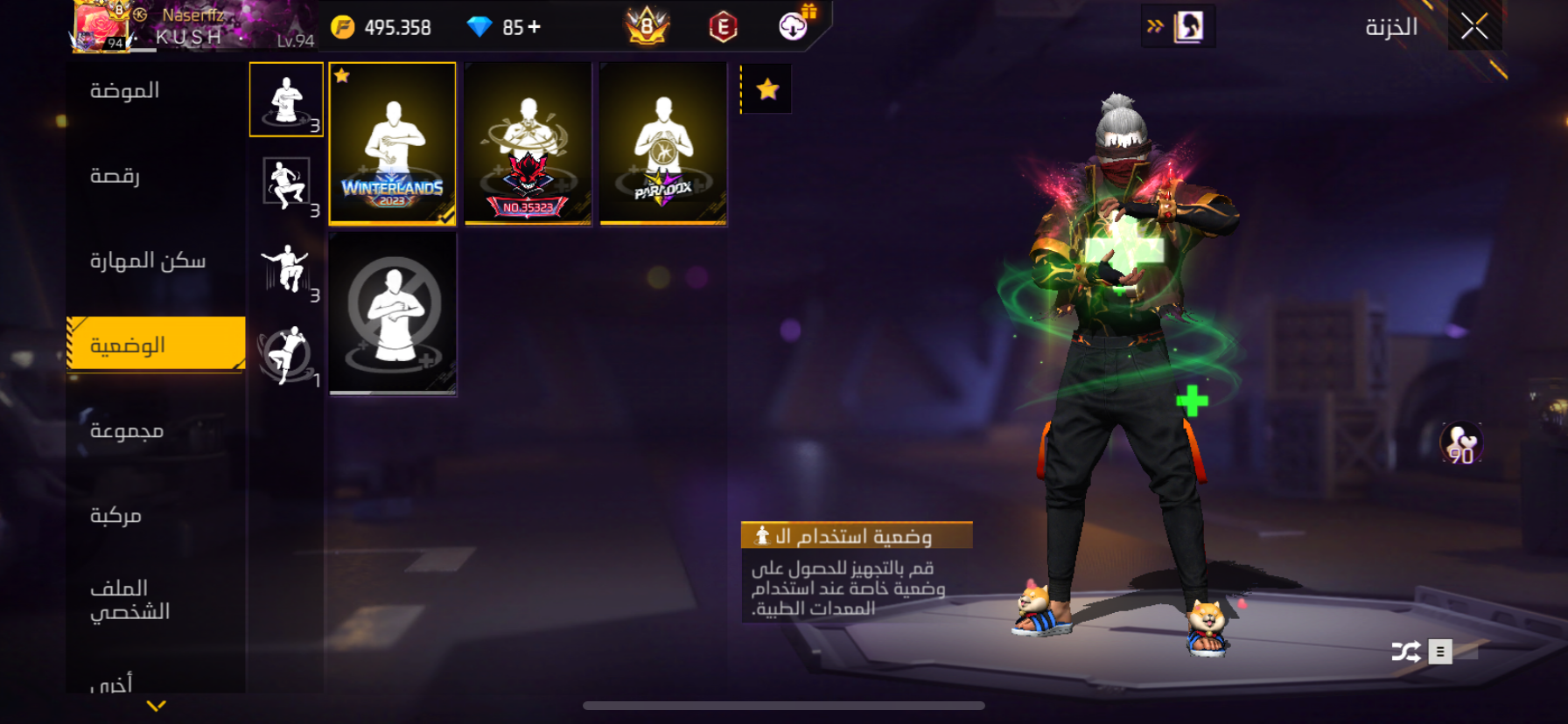
Task: Select the empty no-pose card
Action: [x=392, y=313]
